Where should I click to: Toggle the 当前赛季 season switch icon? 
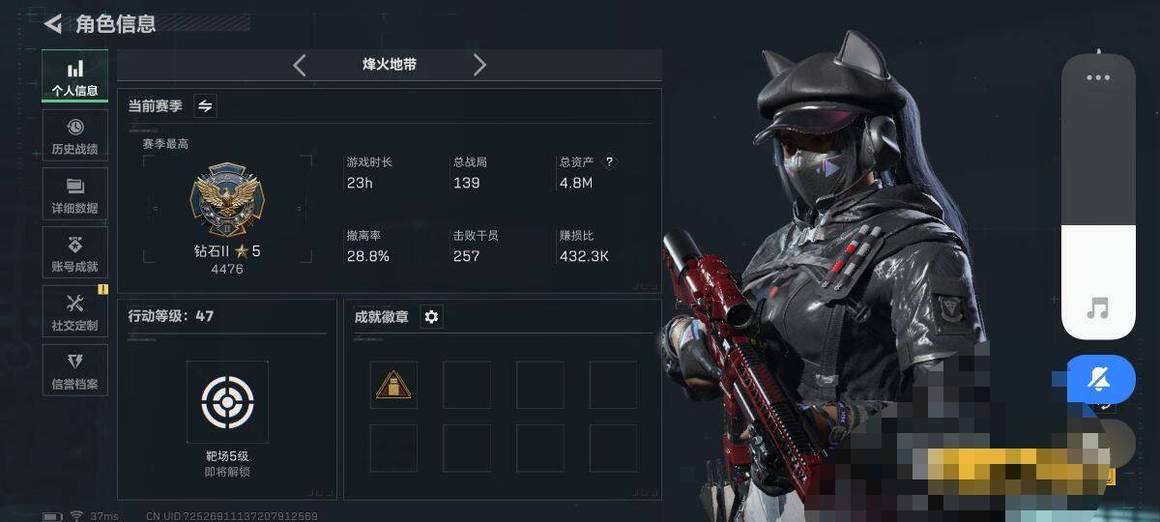[205, 105]
